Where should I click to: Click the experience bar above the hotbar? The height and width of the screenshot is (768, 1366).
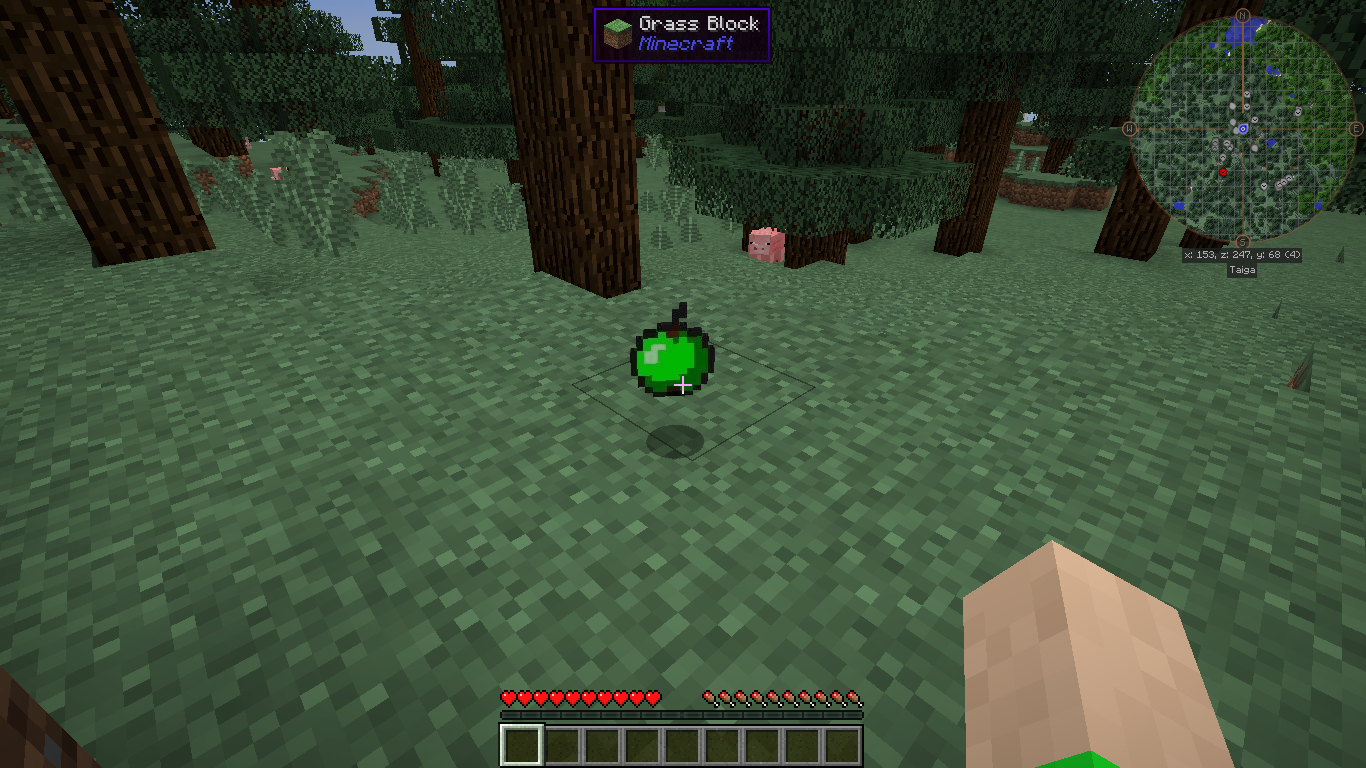click(x=680, y=714)
